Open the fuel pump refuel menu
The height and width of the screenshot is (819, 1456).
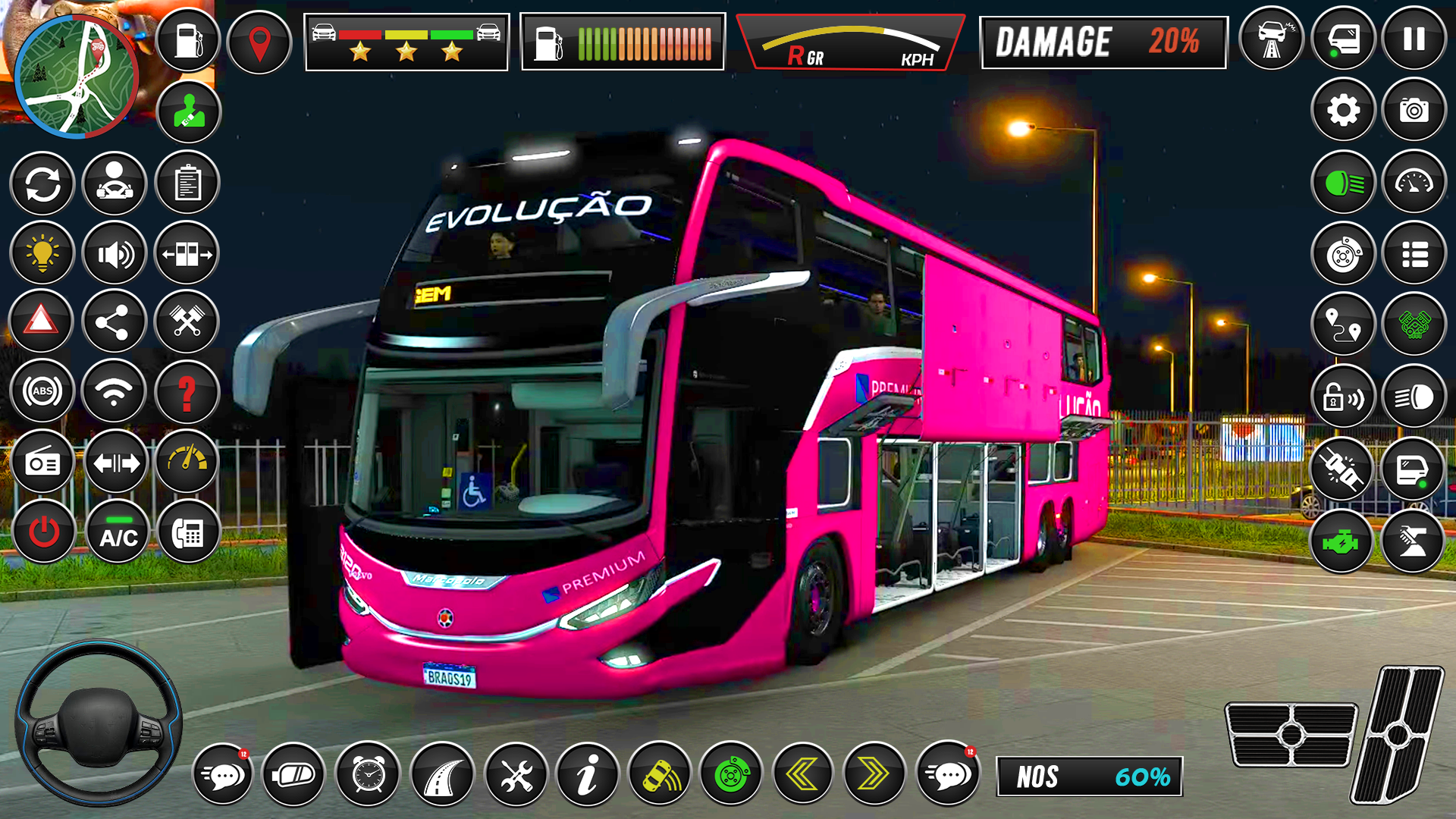click(x=187, y=39)
